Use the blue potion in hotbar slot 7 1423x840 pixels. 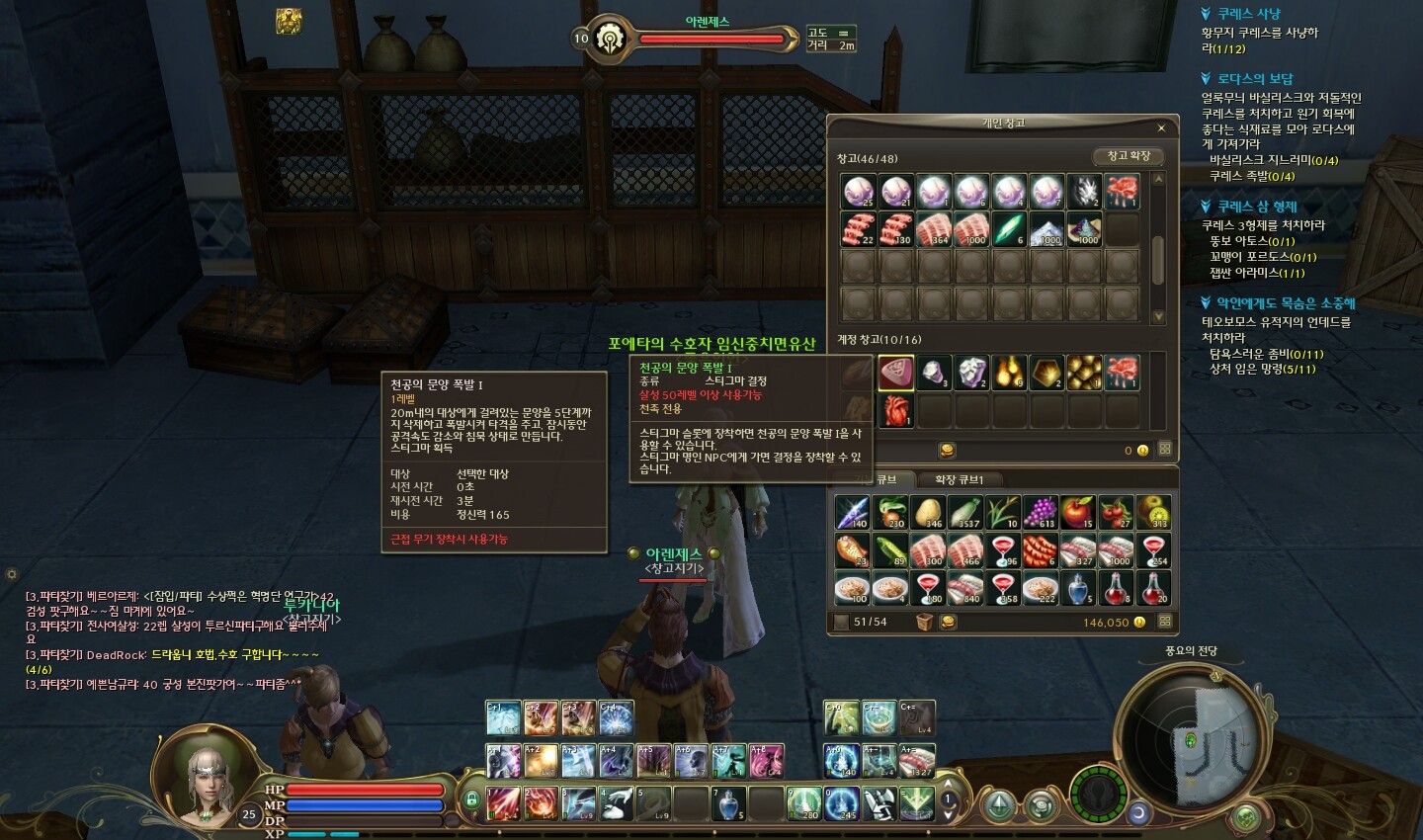[728, 803]
